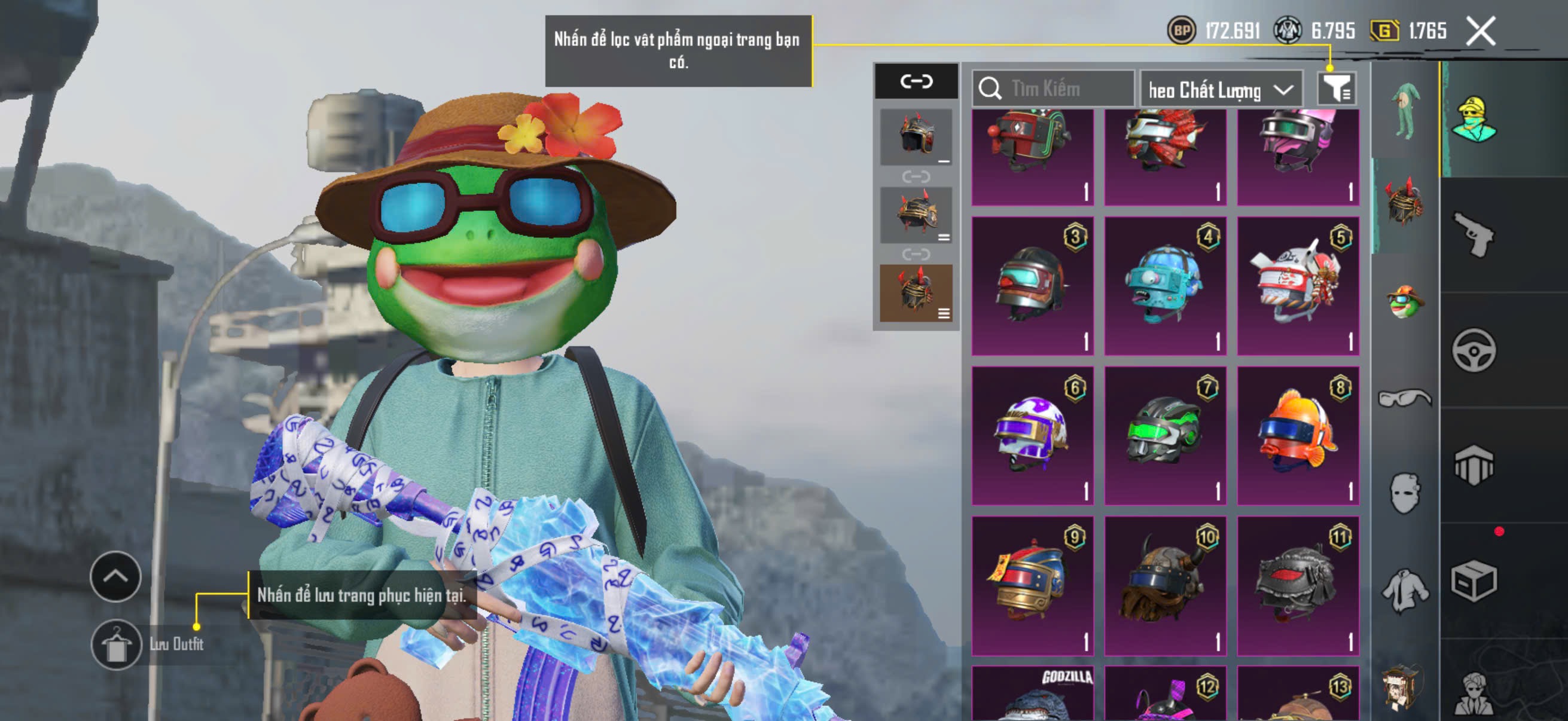
Task: Select the Godzilla helmet skin
Action: (x=1032, y=695)
